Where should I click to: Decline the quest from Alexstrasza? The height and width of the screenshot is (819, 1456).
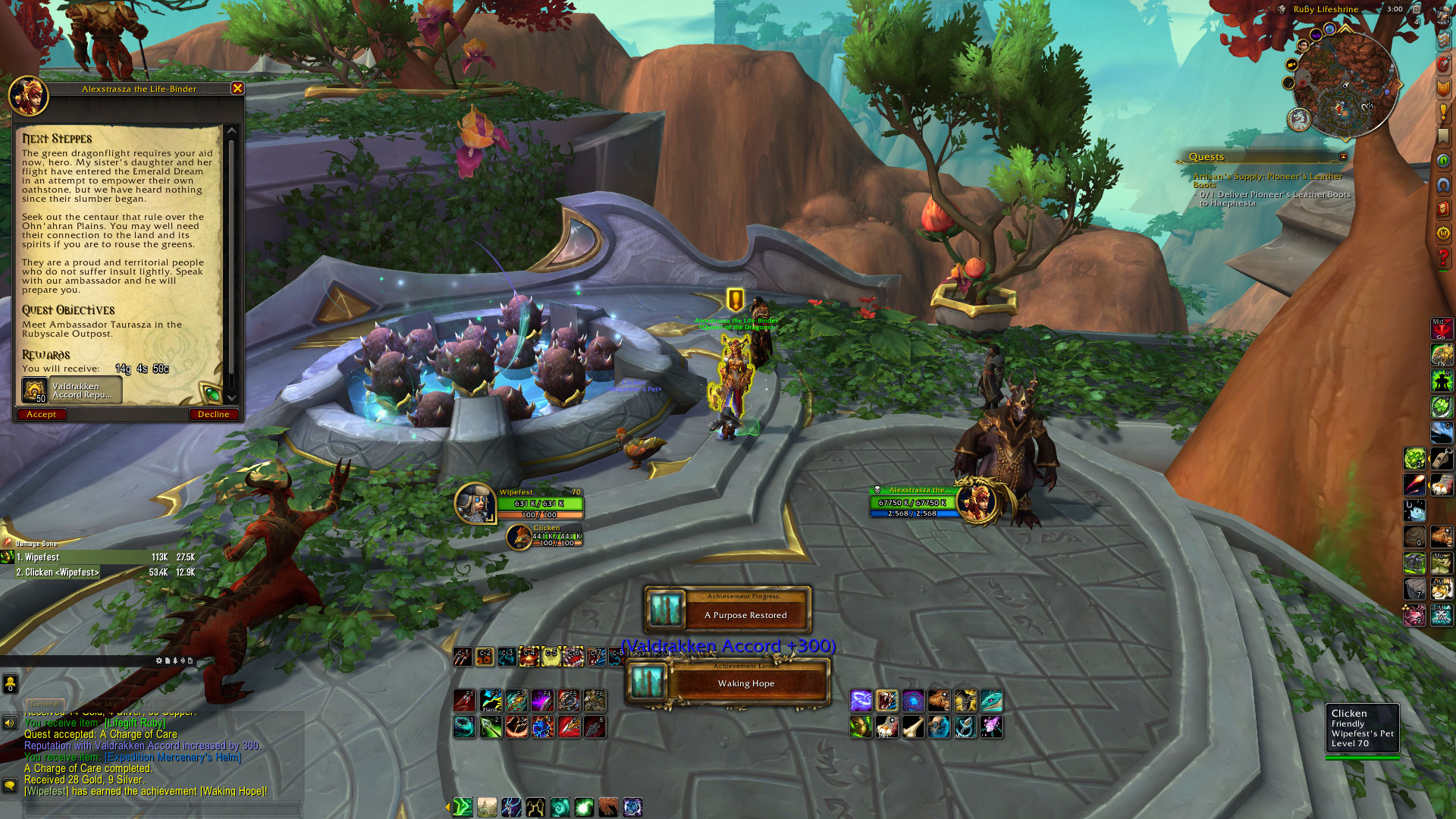click(x=213, y=414)
